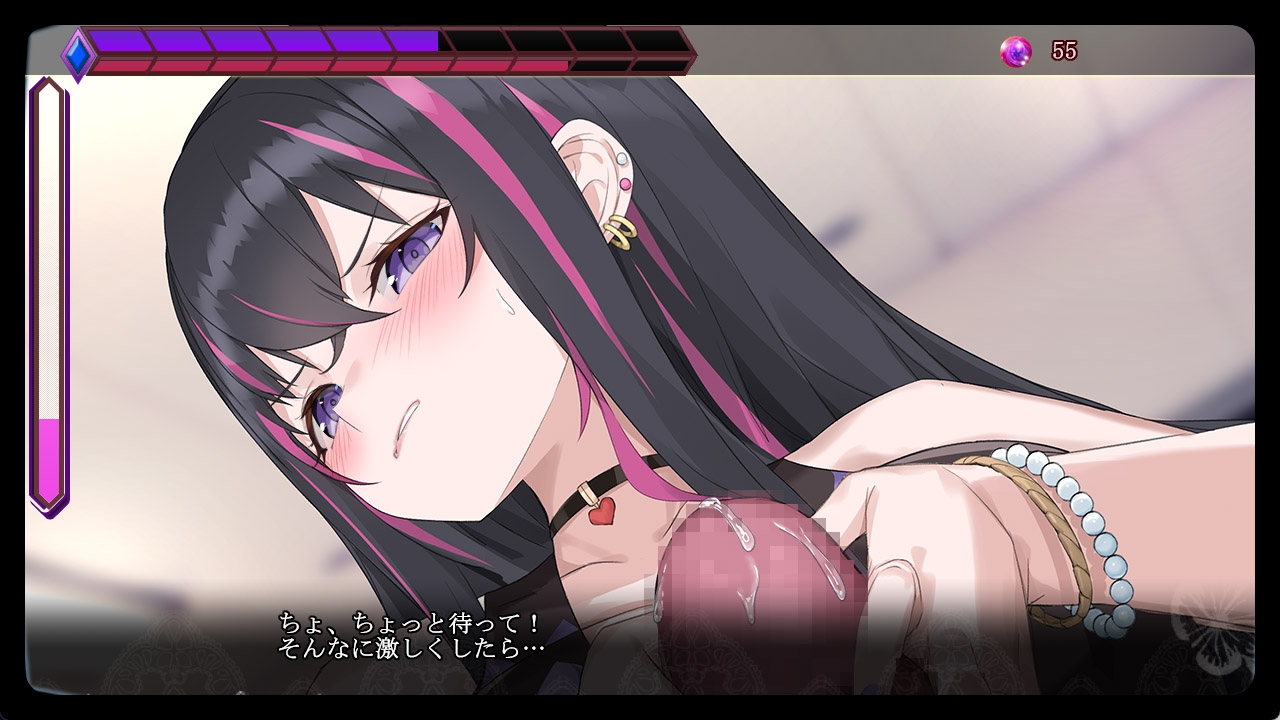Click the diamond emblem framing the gauges
Screen dimensions: 1280x720
click(x=76, y=56)
